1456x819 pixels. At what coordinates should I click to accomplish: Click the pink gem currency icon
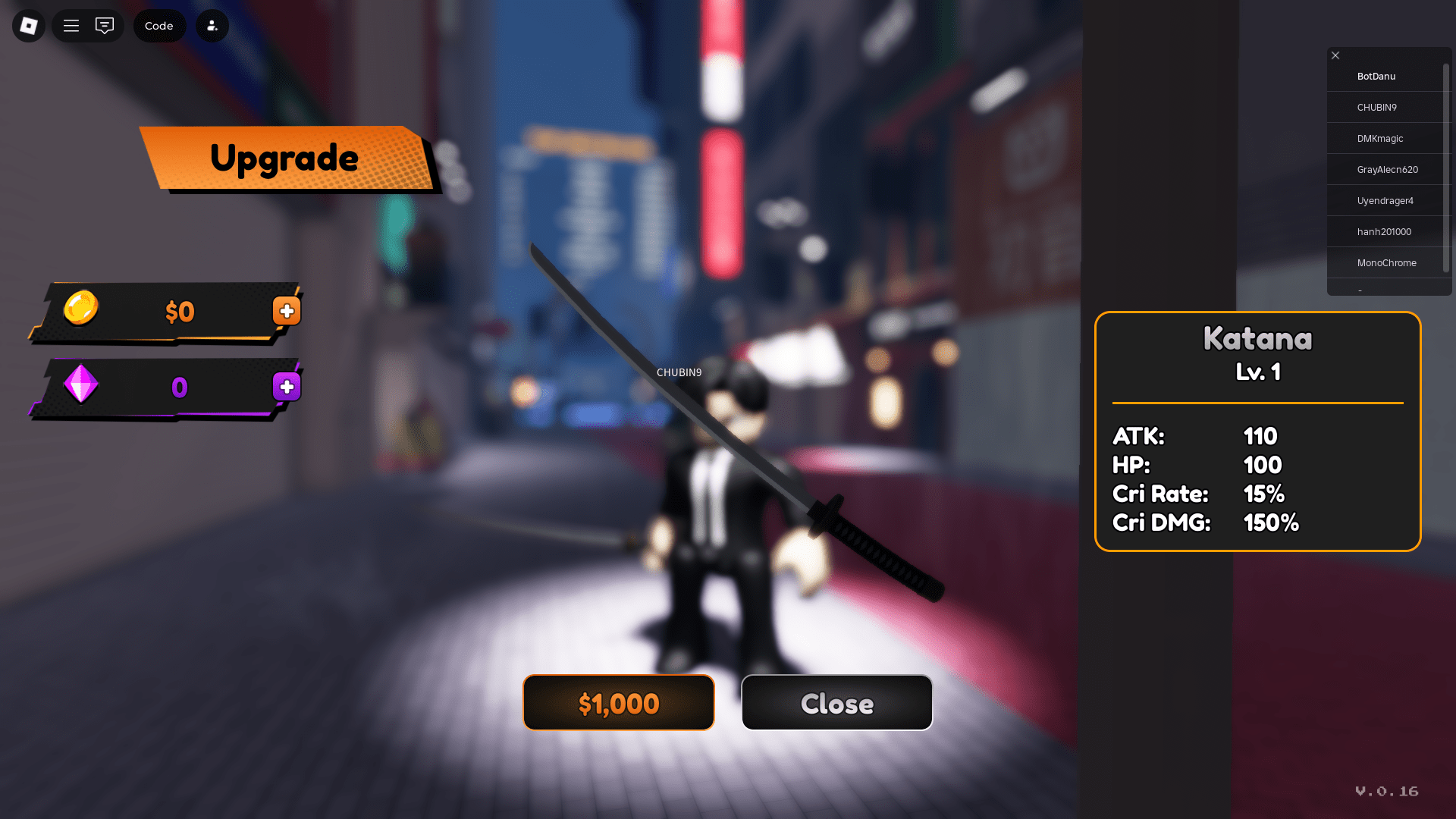coord(80,386)
